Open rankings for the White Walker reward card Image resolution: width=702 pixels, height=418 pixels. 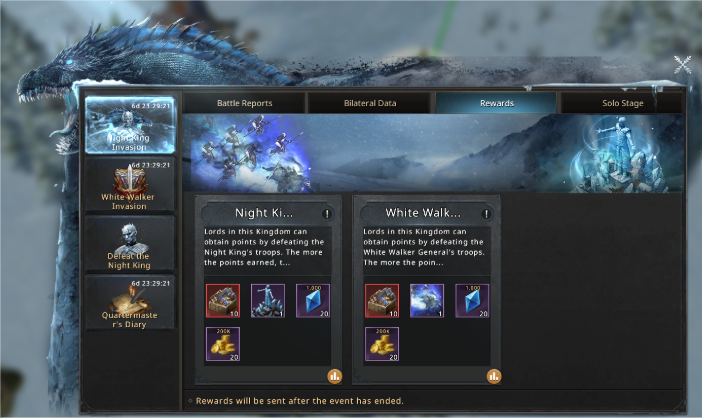[x=493, y=376]
